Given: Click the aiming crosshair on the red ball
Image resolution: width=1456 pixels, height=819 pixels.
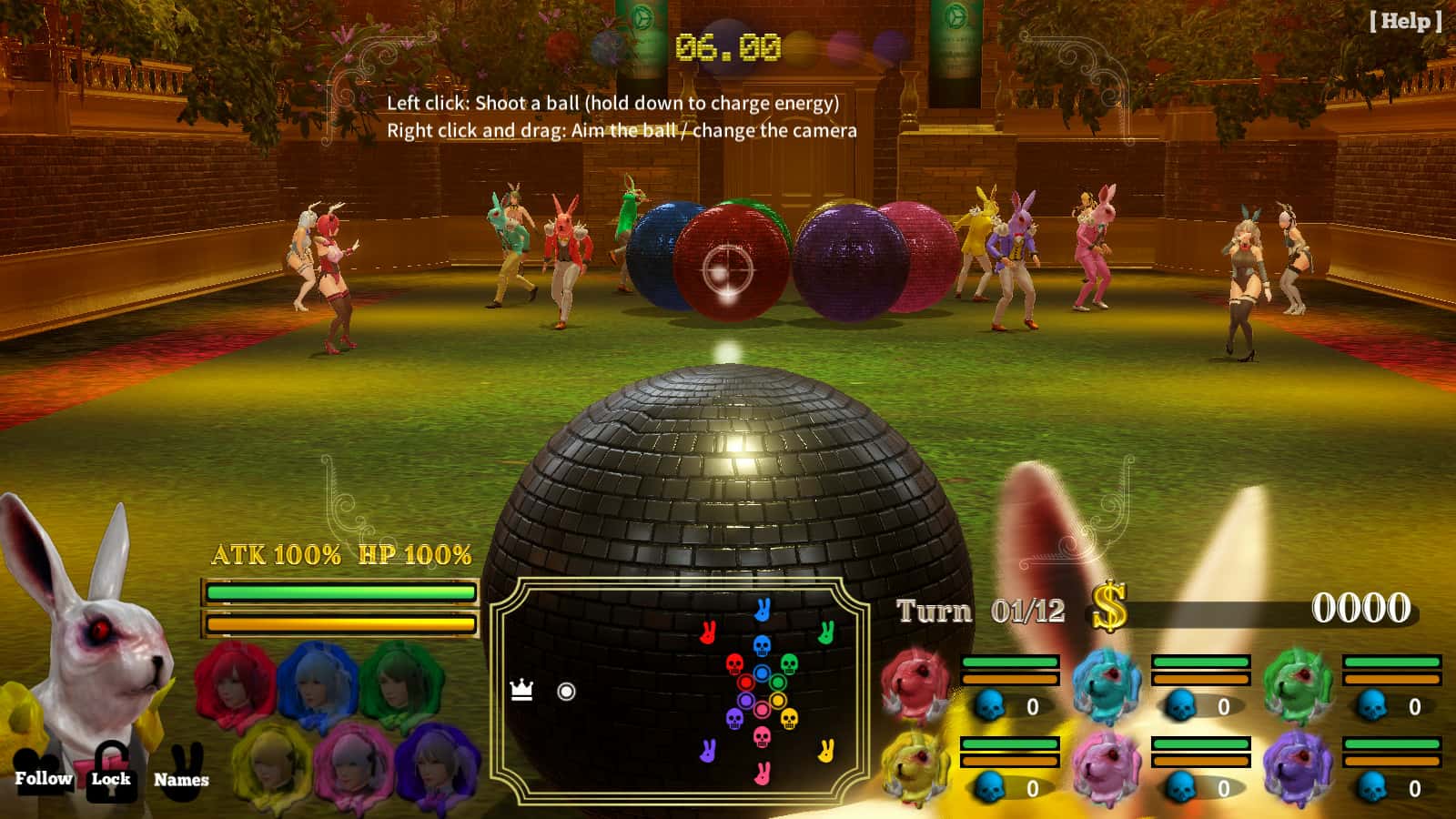Looking at the screenshot, I should click(x=728, y=268).
